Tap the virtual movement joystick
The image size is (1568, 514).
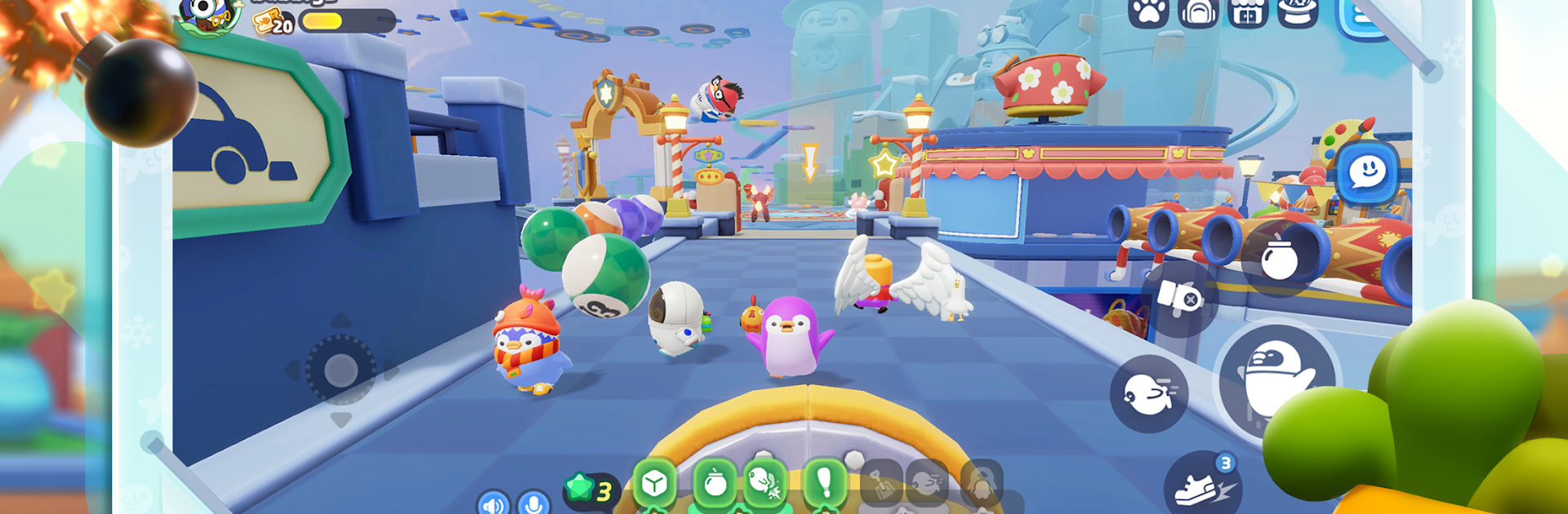coord(341,370)
